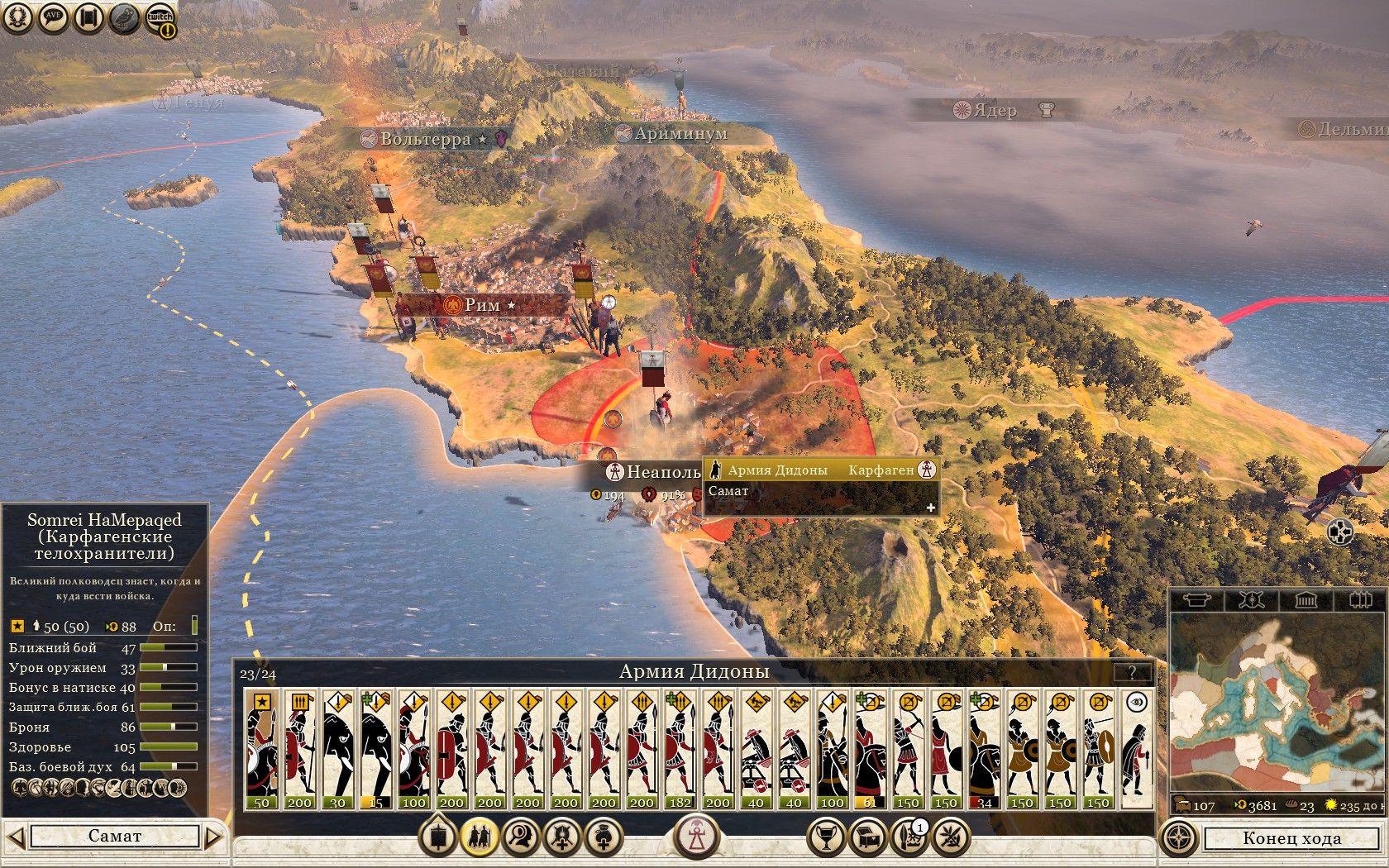Open the goblet objectives button
The image size is (1389, 868).
(825, 837)
